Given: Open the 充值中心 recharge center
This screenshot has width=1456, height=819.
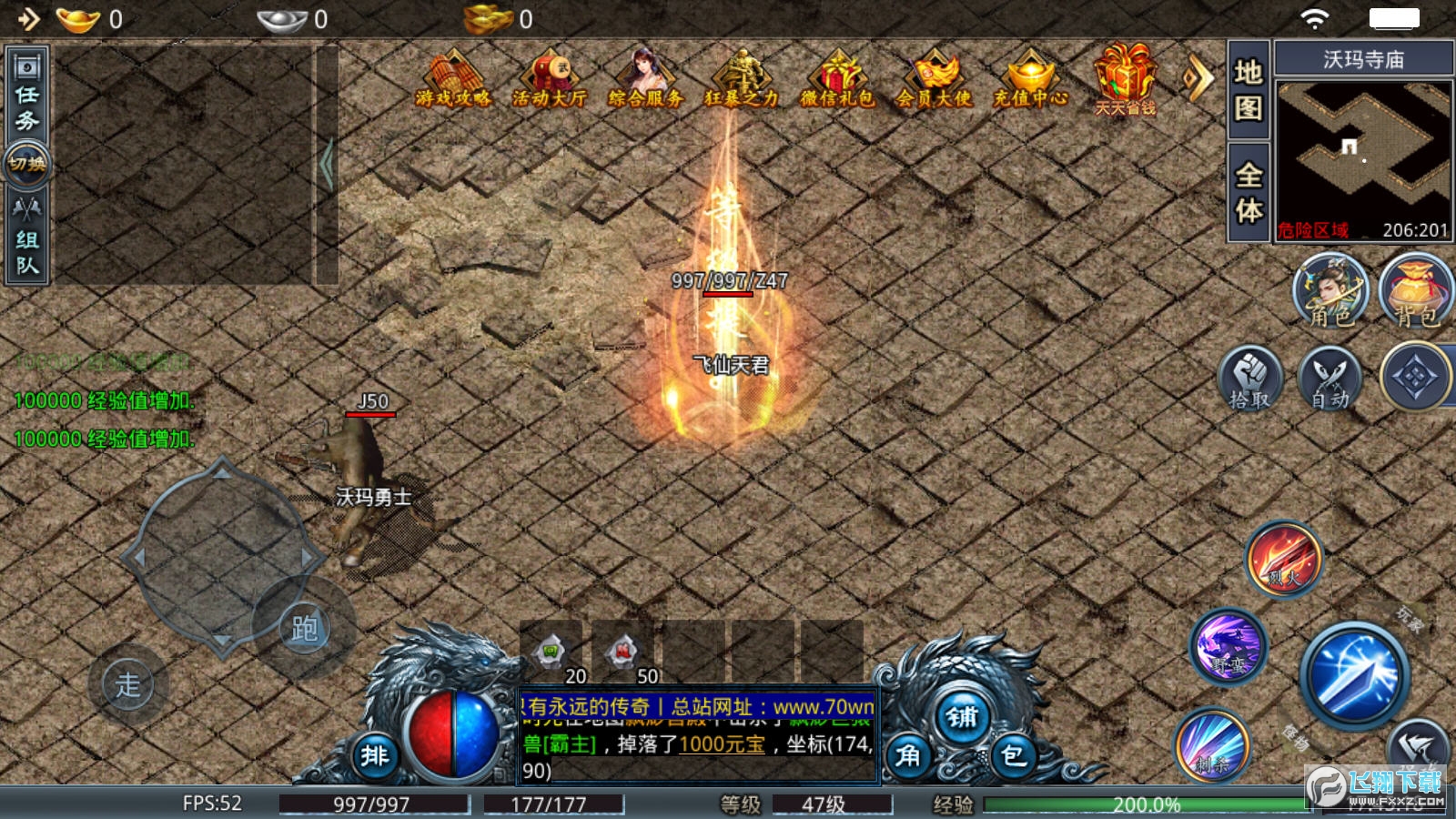Looking at the screenshot, I should (x=1030, y=80).
